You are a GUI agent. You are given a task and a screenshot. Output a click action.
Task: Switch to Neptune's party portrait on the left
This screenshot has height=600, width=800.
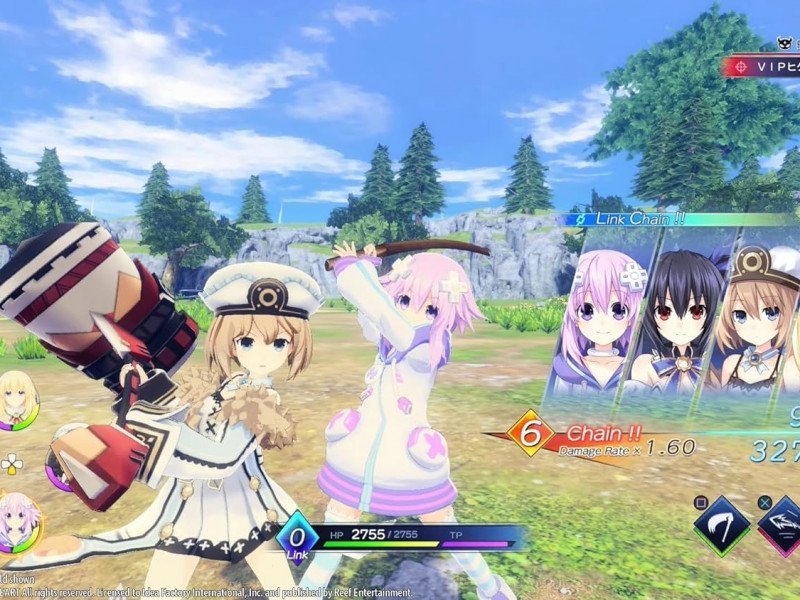18,521
